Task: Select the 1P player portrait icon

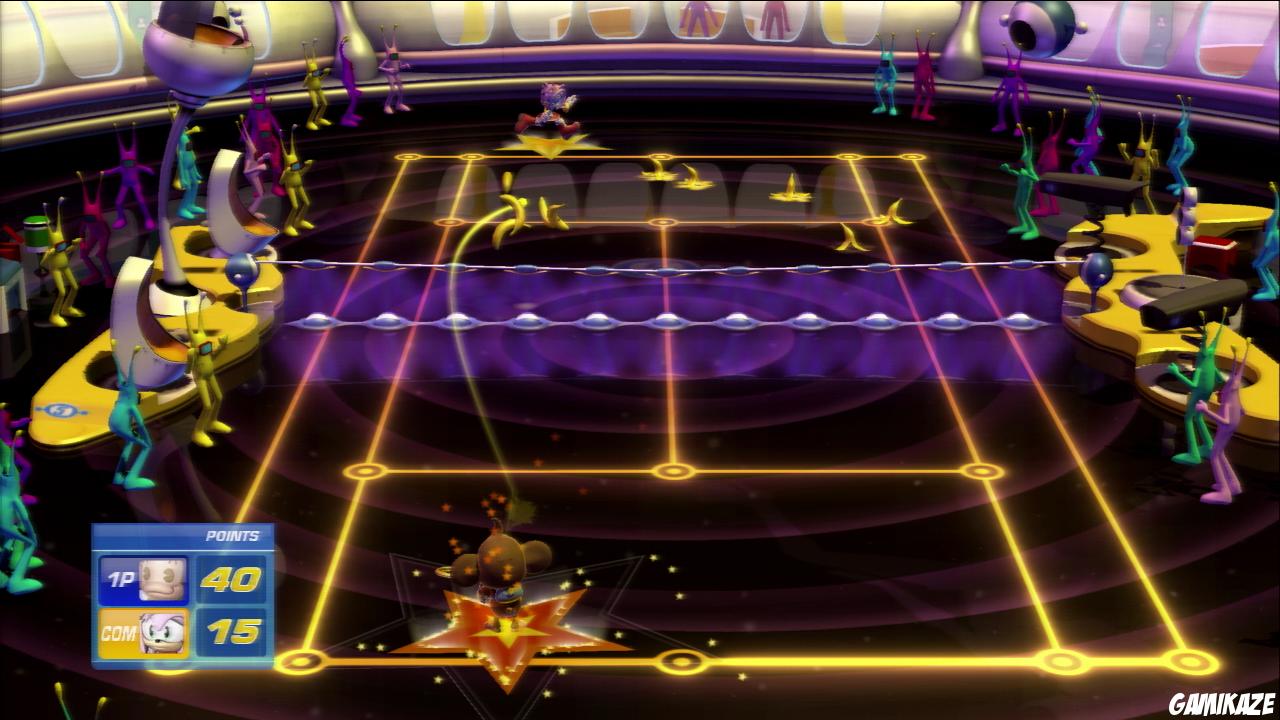Action: coord(162,577)
